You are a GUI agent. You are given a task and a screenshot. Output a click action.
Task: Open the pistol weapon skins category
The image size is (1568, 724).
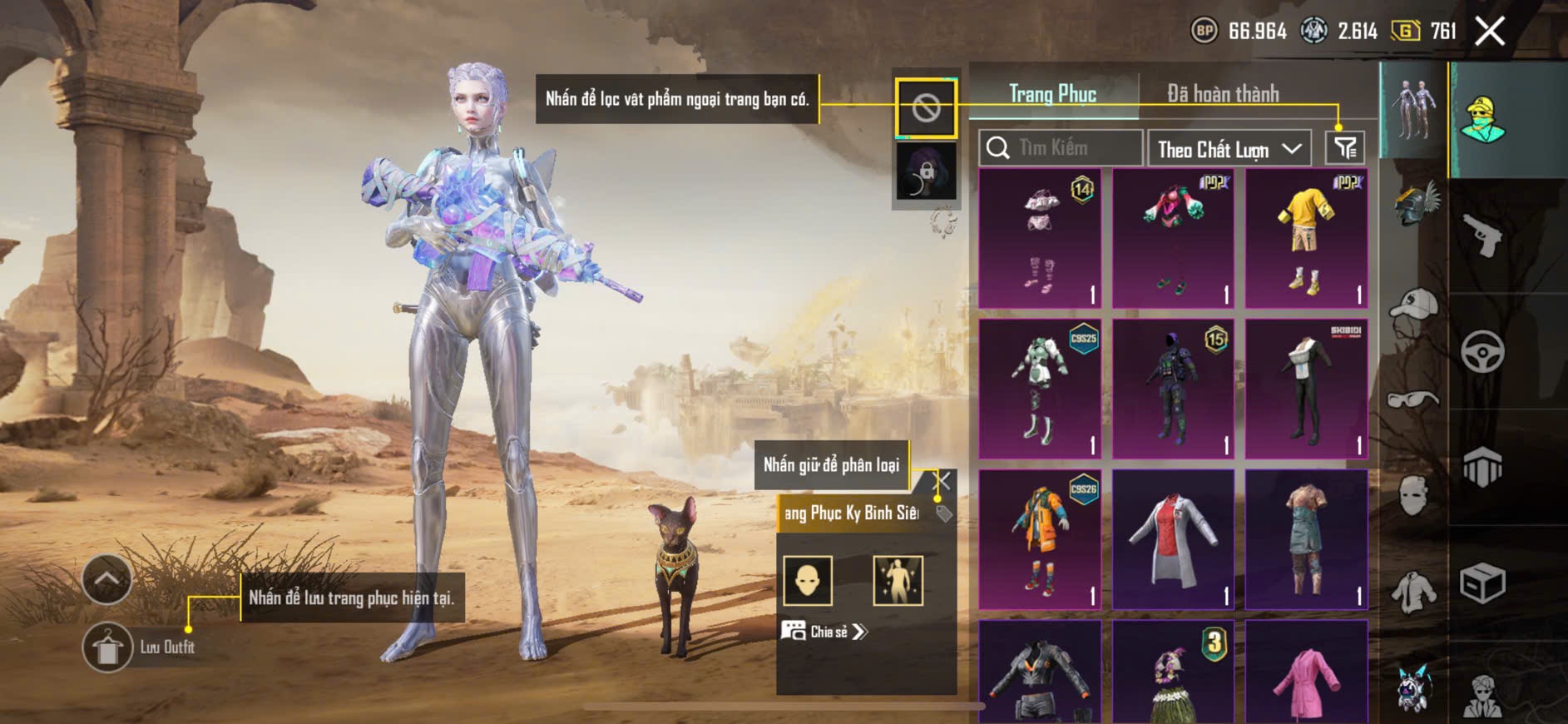1482,236
